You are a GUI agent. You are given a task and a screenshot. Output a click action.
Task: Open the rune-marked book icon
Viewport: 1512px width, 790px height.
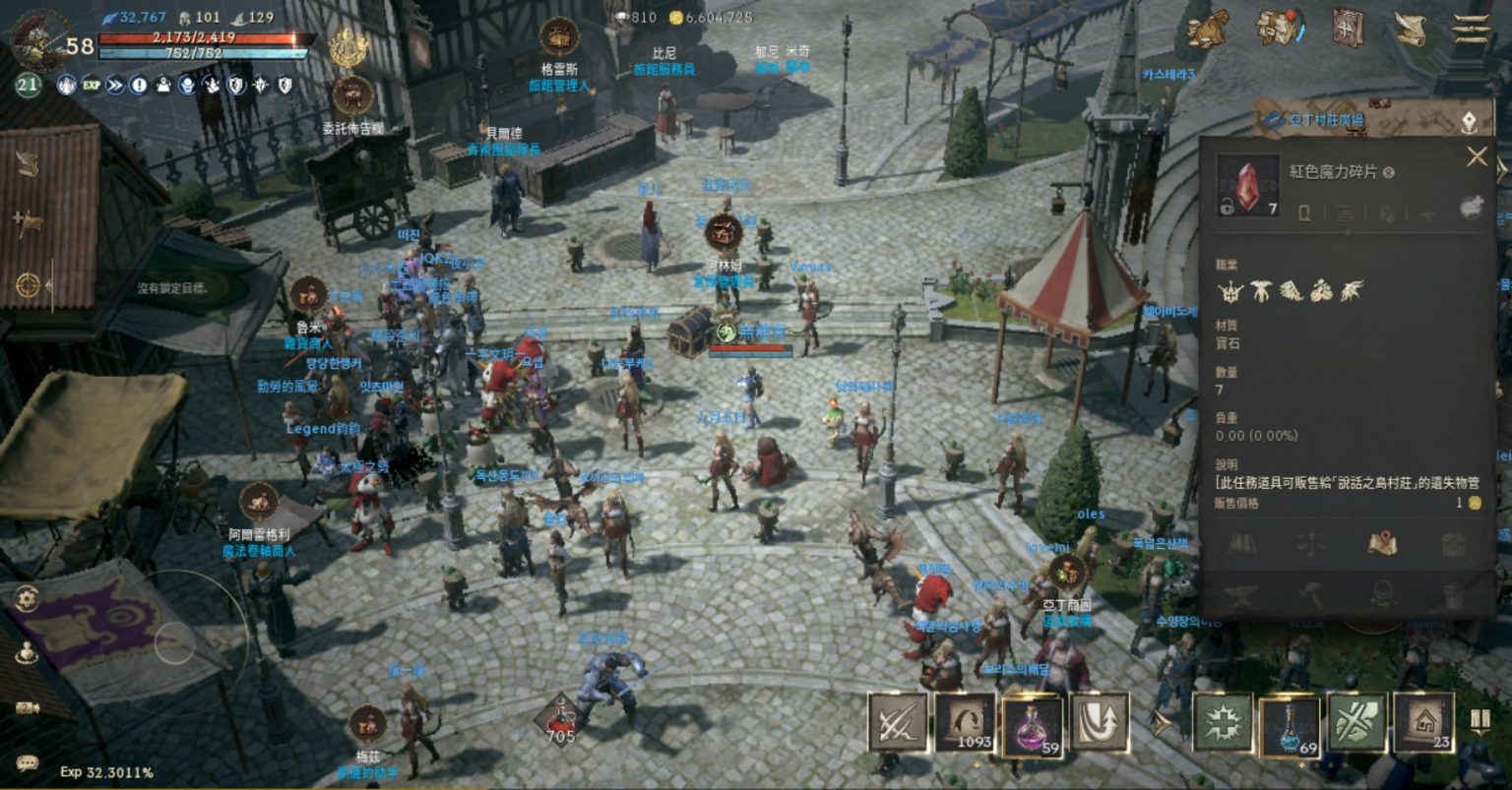pyautogui.click(x=1347, y=28)
